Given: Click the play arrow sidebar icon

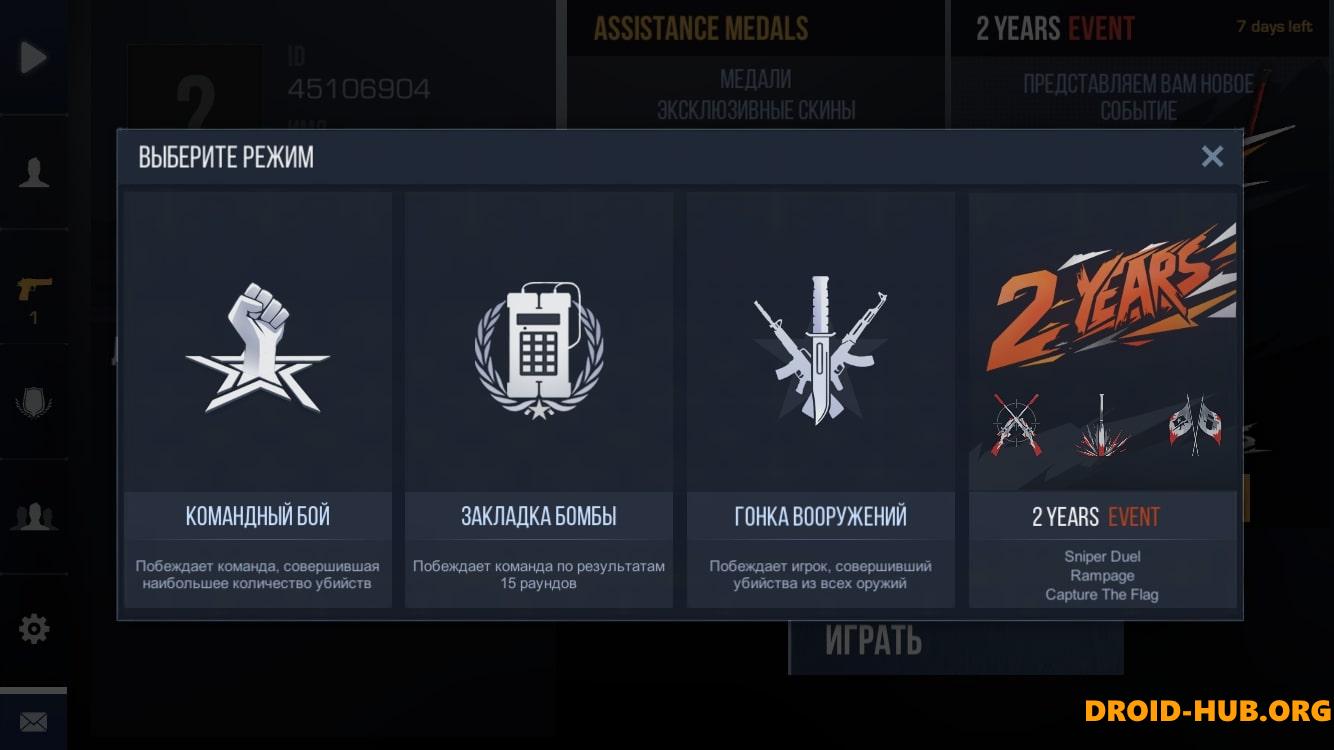Looking at the screenshot, I should pyautogui.click(x=33, y=57).
